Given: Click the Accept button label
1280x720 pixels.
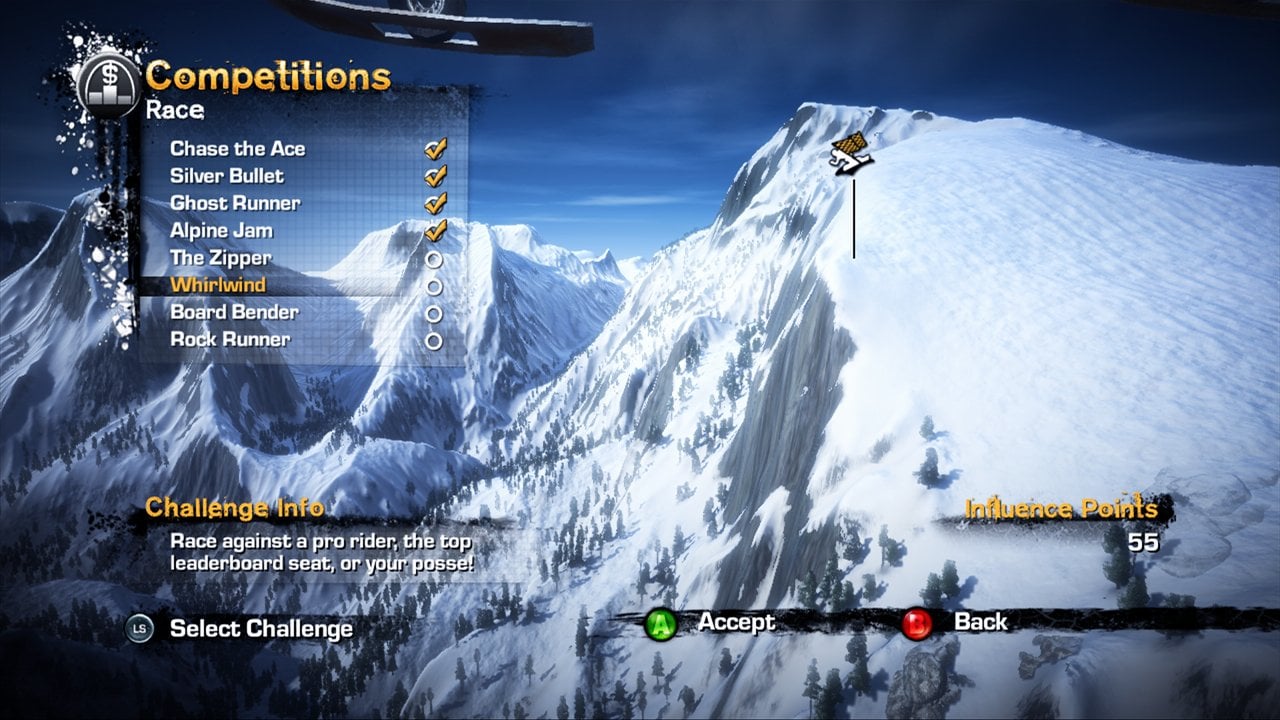Looking at the screenshot, I should click(735, 622).
